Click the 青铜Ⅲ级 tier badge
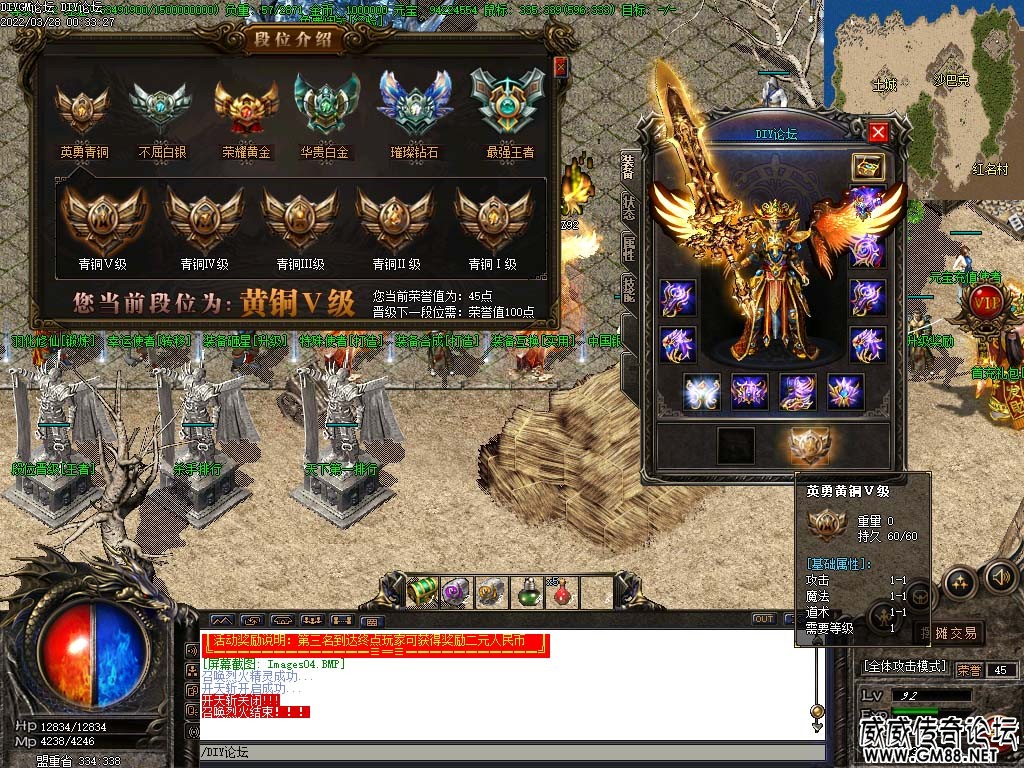 (x=300, y=220)
